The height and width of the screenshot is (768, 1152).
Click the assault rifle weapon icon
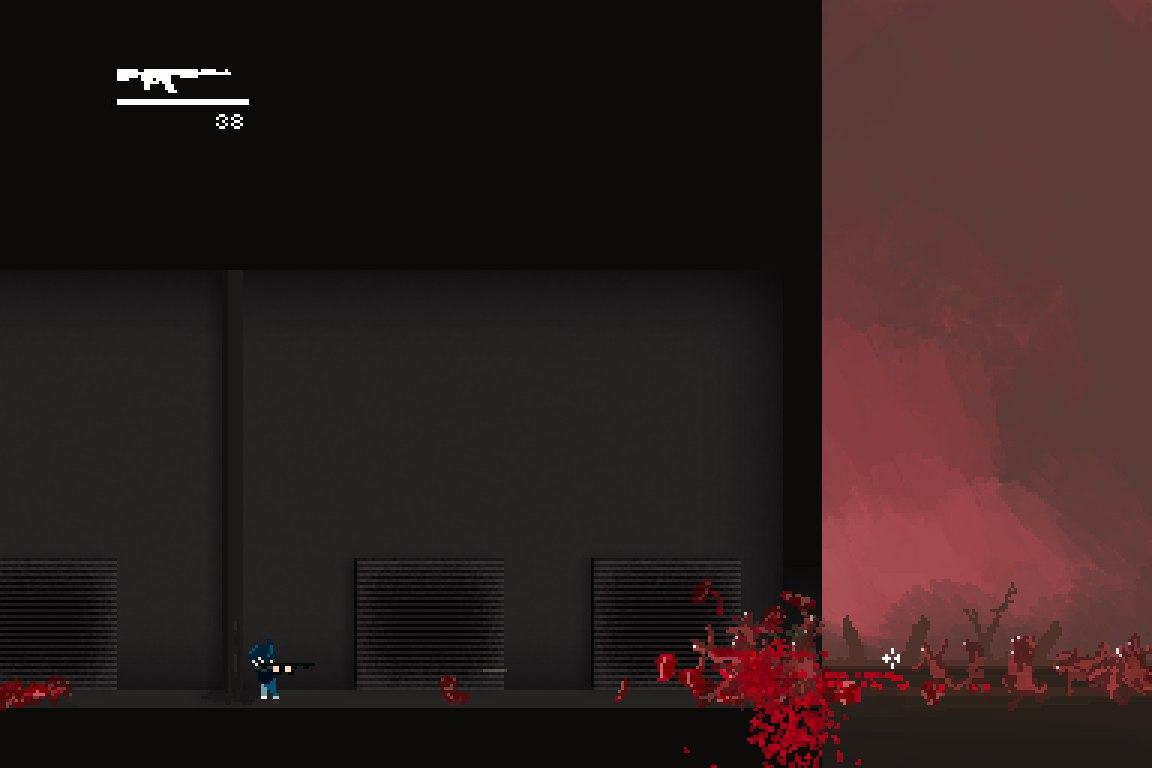coord(172,78)
